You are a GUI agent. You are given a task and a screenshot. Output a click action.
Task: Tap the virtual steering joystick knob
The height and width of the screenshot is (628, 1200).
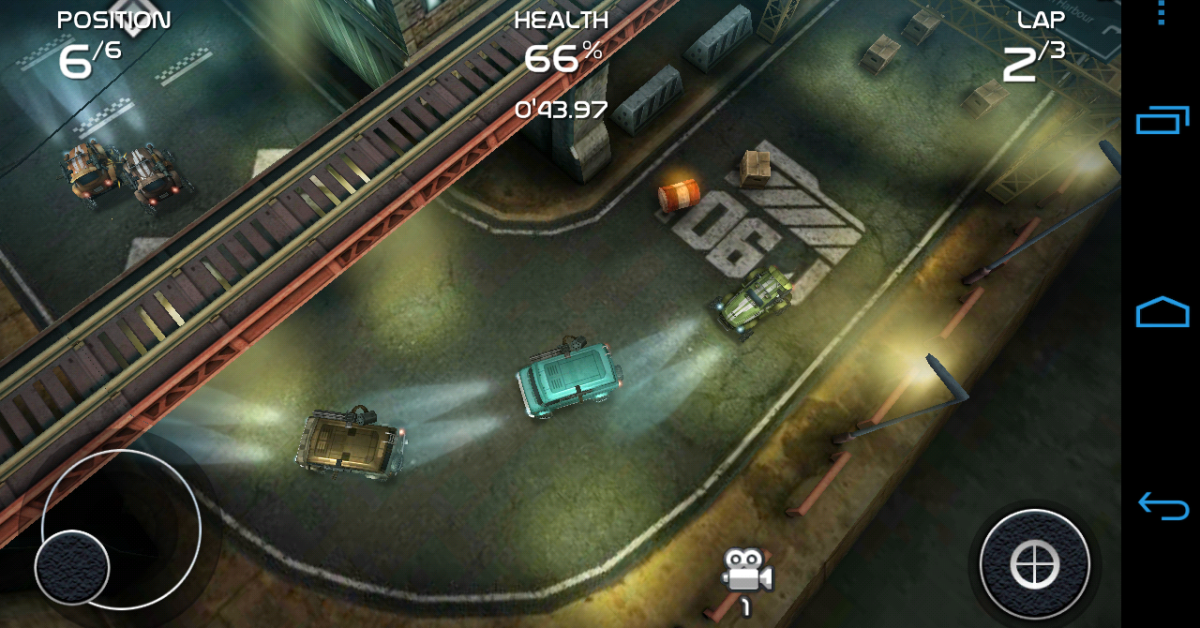[x=72, y=567]
